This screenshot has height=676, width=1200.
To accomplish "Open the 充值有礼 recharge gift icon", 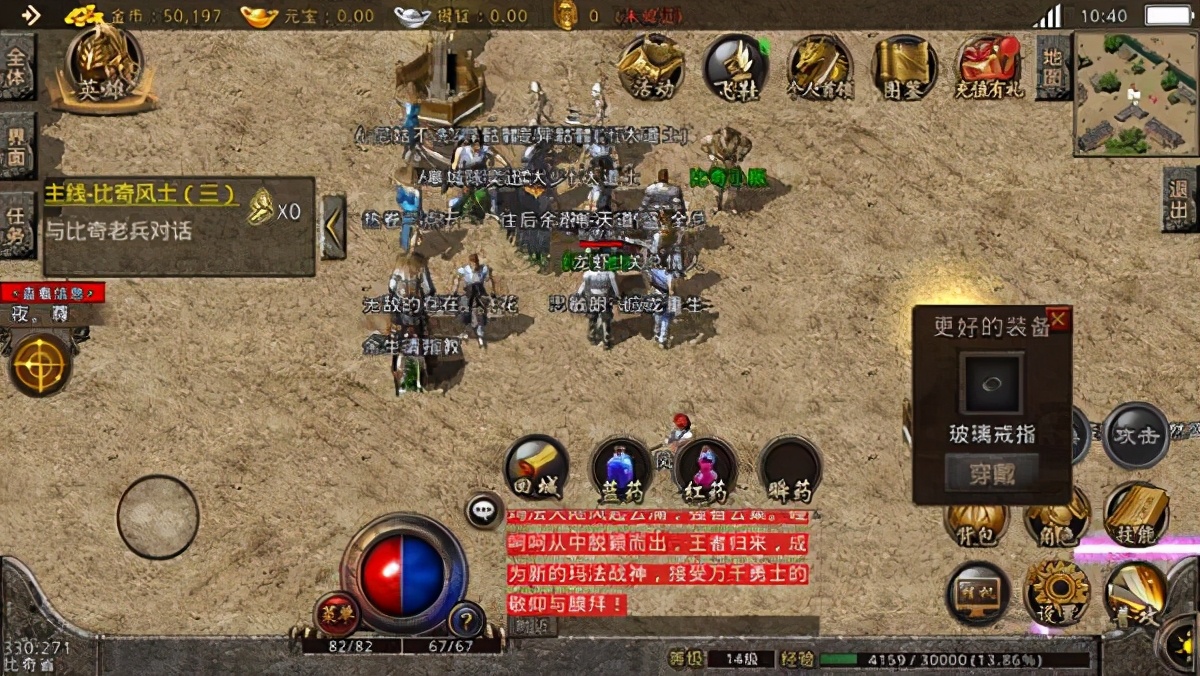I will [x=988, y=67].
